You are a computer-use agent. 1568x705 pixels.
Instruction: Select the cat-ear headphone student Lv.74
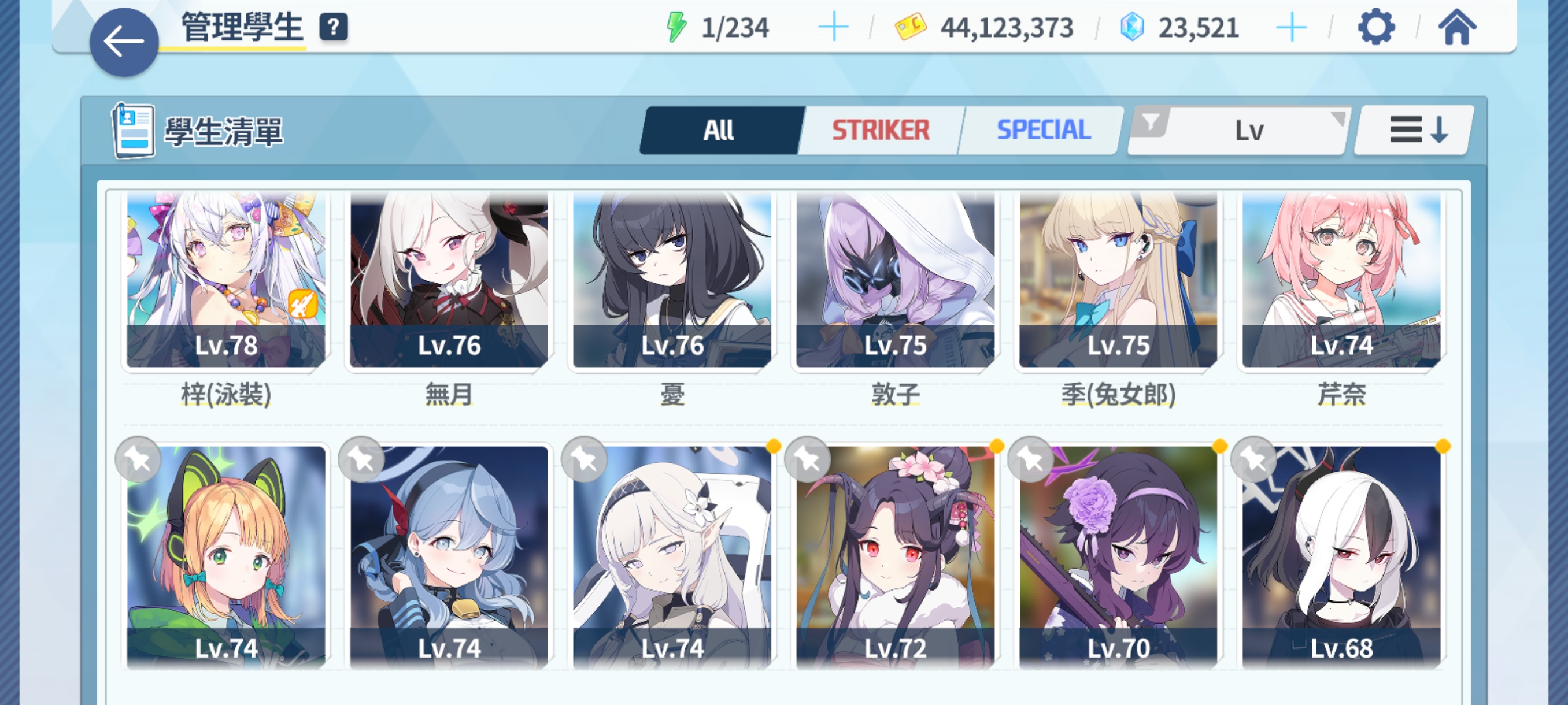pos(226,556)
